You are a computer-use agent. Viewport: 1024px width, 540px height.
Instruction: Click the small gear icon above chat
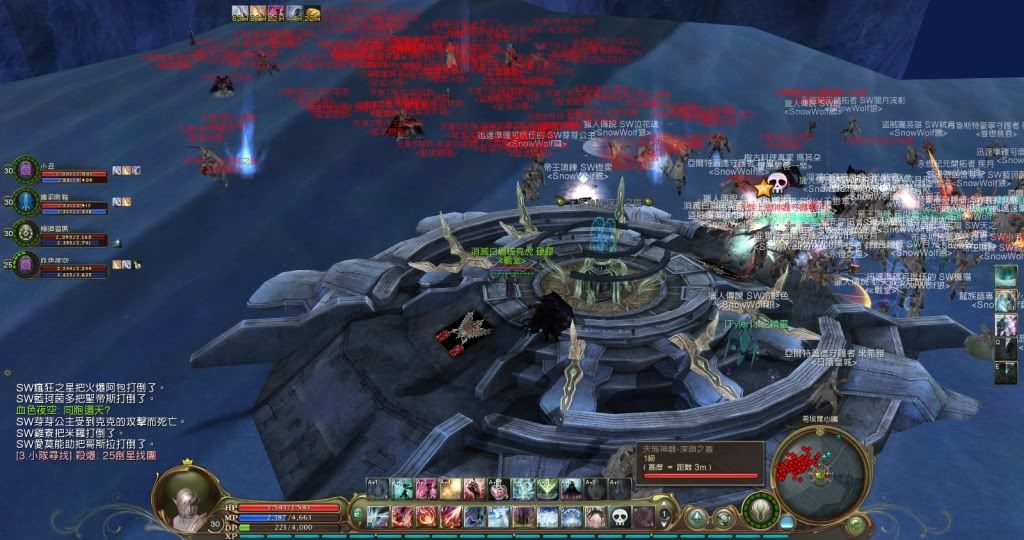click(8, 372)
